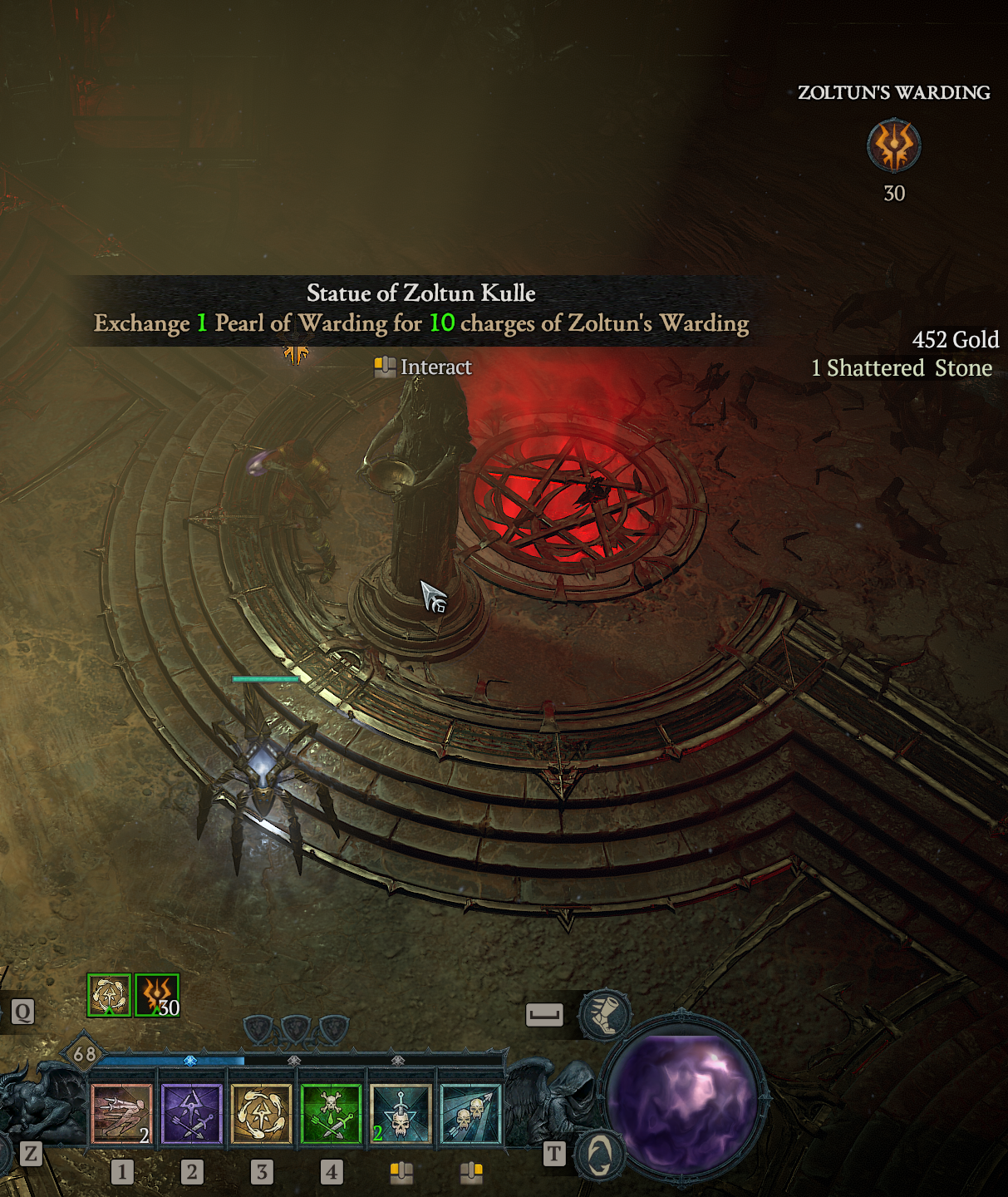The width and height of the screenshot is (1008, 1197).
Task: Use the skull and sword skill
Action: click(401, 1114)
